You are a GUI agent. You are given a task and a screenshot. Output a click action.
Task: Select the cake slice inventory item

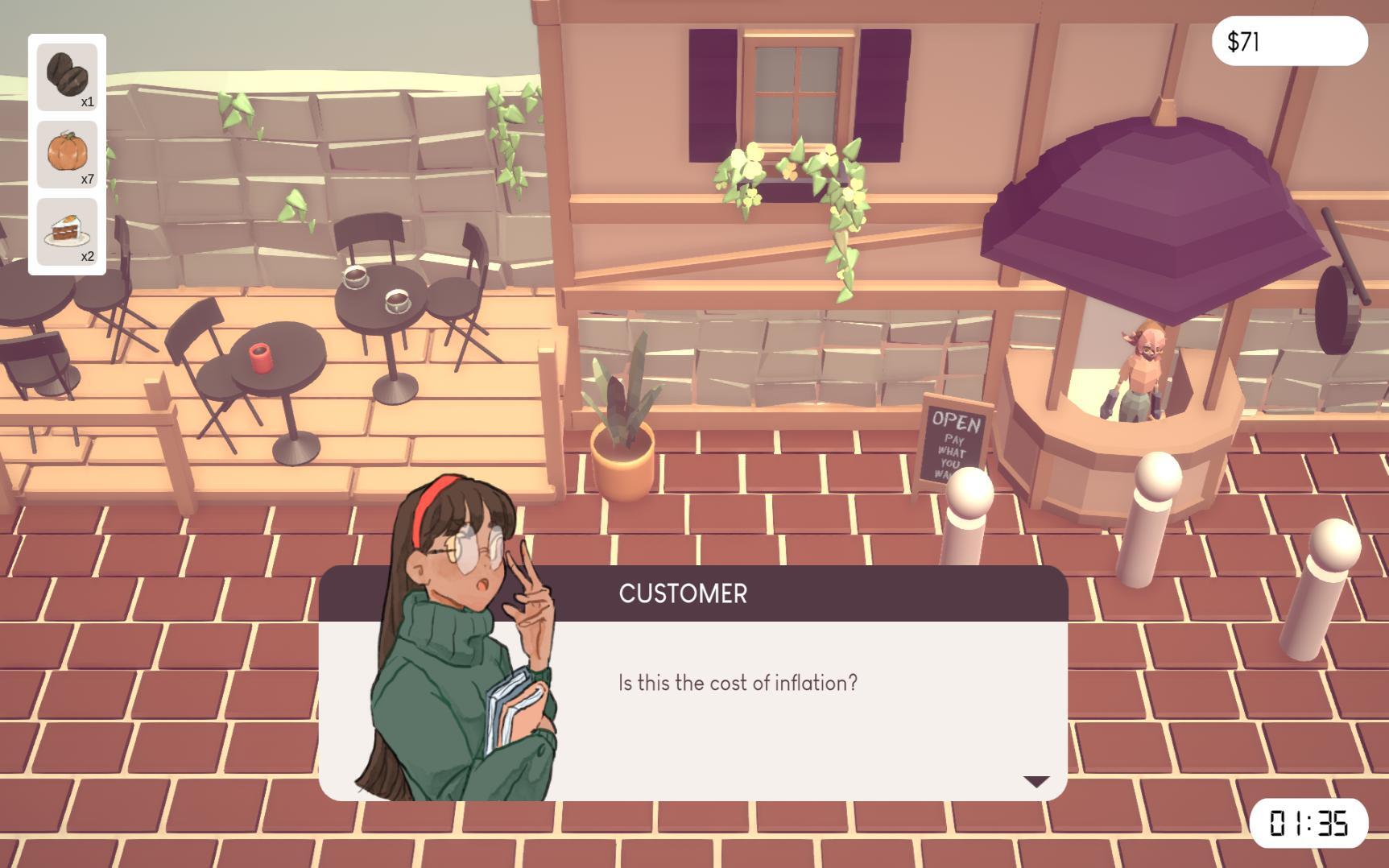click(66, 229)
